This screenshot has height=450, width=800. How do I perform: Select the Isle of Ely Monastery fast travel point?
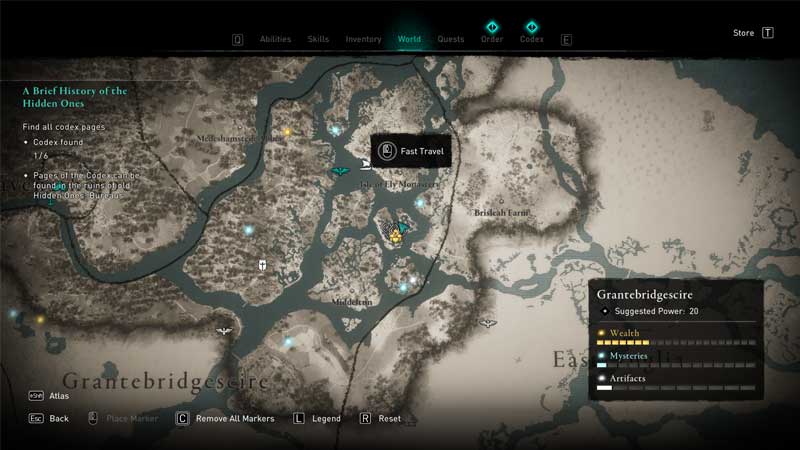click(367, 164)
